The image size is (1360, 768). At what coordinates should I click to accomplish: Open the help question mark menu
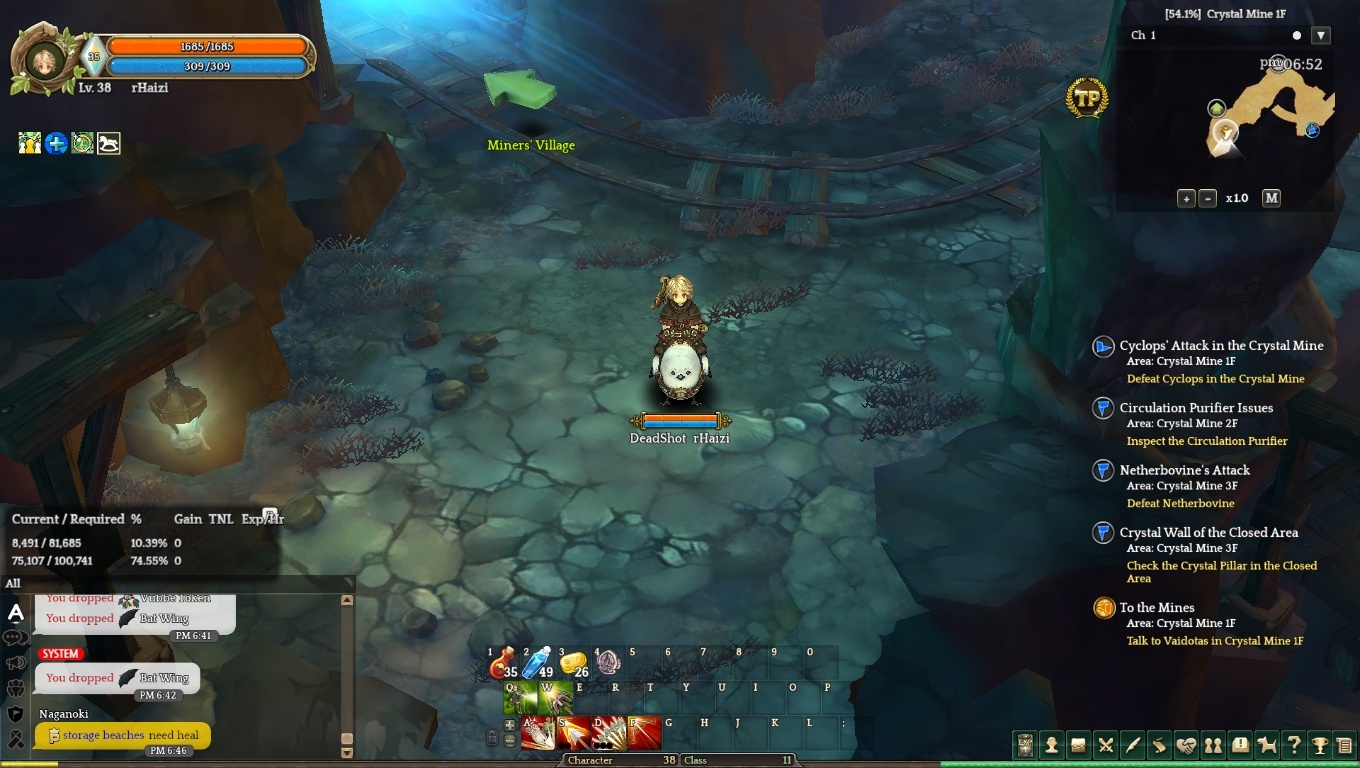[1294, 745]
